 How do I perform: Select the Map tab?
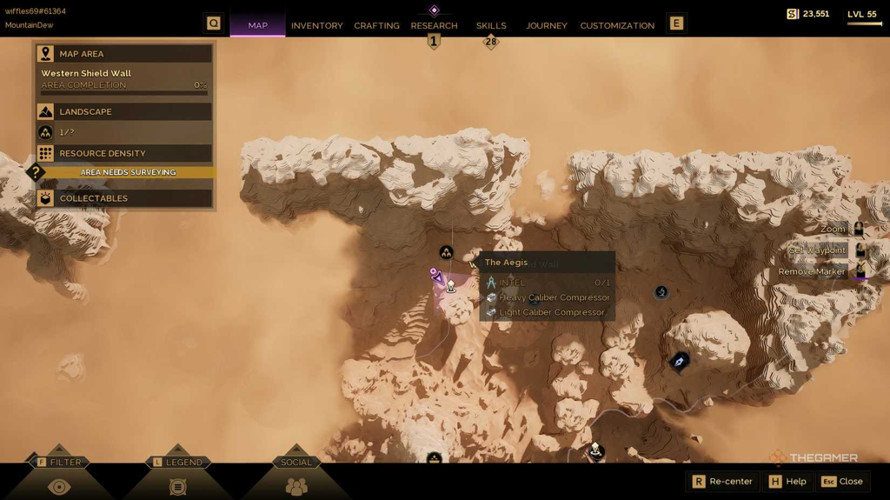pyautogui.click(x=258, y=25)
